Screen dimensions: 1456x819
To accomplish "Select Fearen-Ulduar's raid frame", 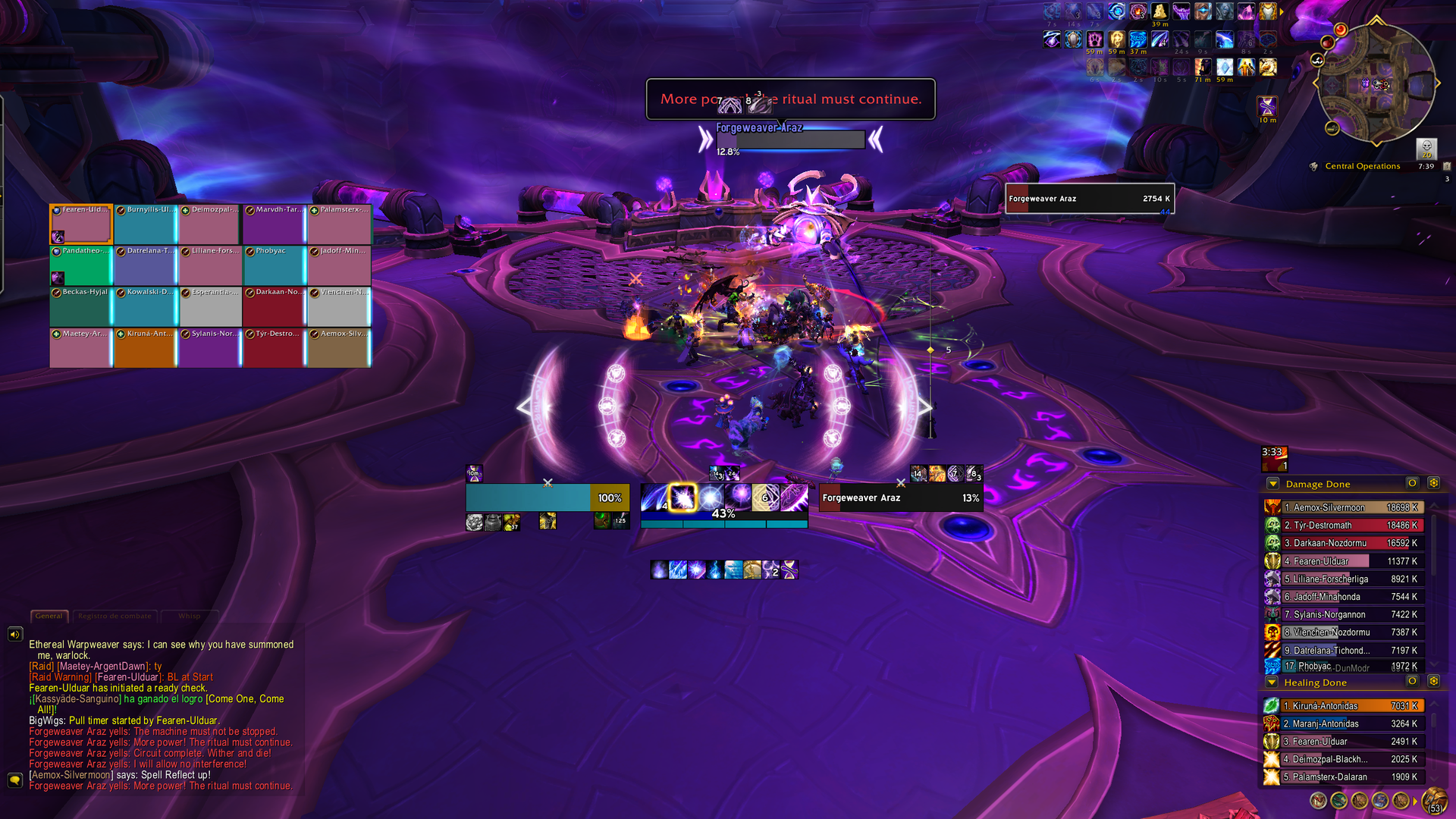I will (x=81, y=224).
